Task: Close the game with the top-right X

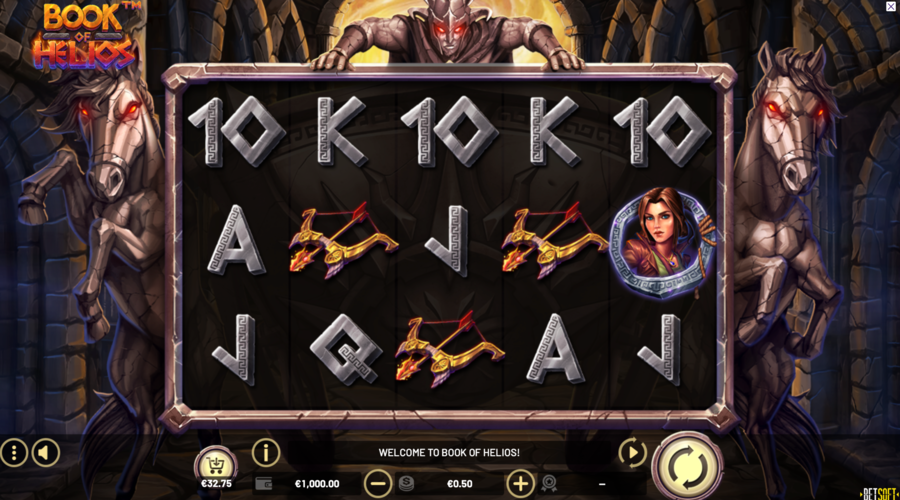Action: pos(890,7)
